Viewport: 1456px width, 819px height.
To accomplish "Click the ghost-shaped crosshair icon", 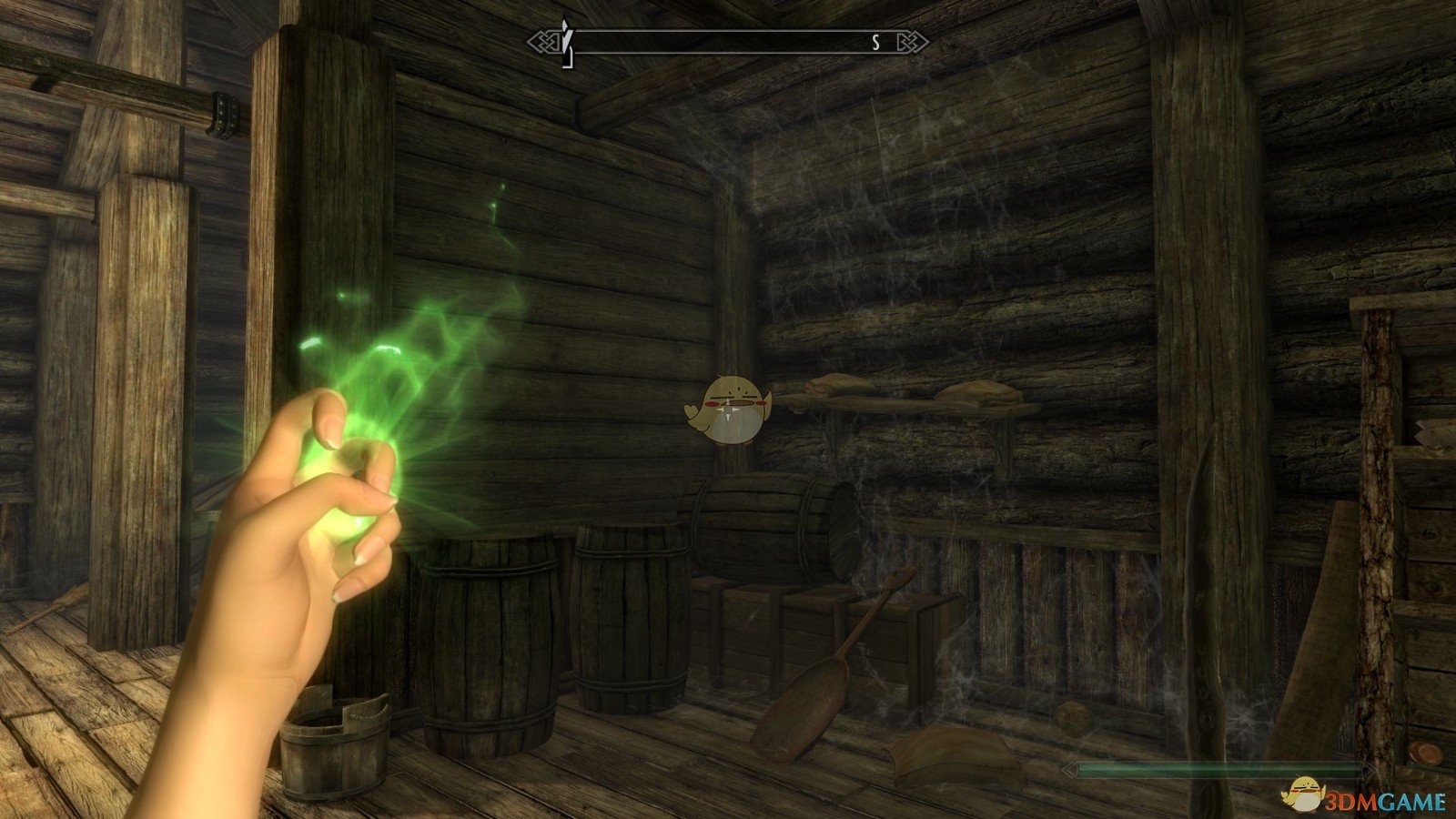I will (728, 409).
